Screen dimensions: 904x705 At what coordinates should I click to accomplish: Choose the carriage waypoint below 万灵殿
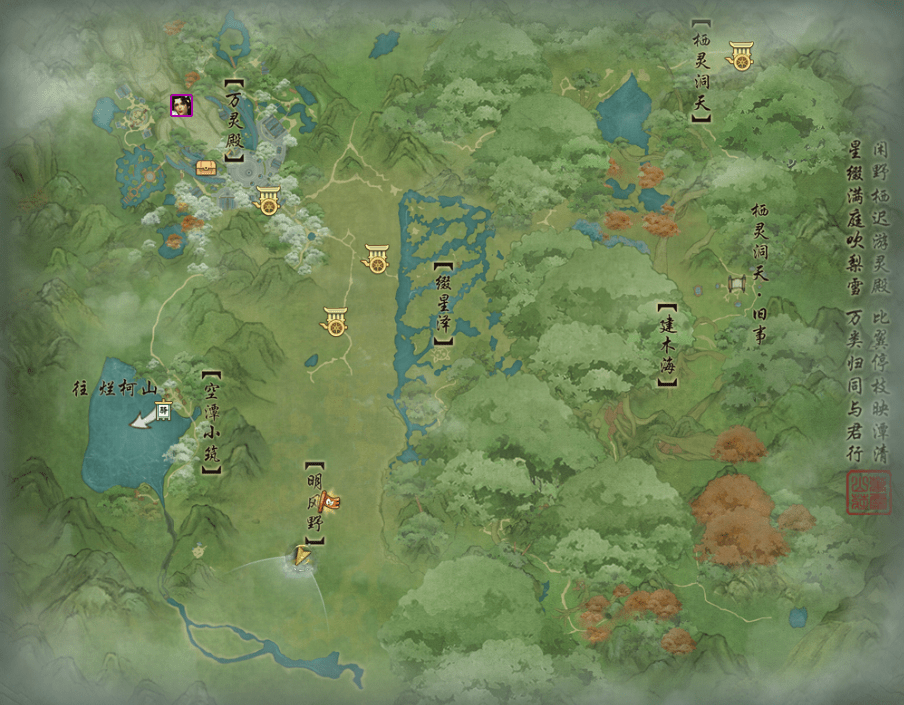[x=268, y=200]
